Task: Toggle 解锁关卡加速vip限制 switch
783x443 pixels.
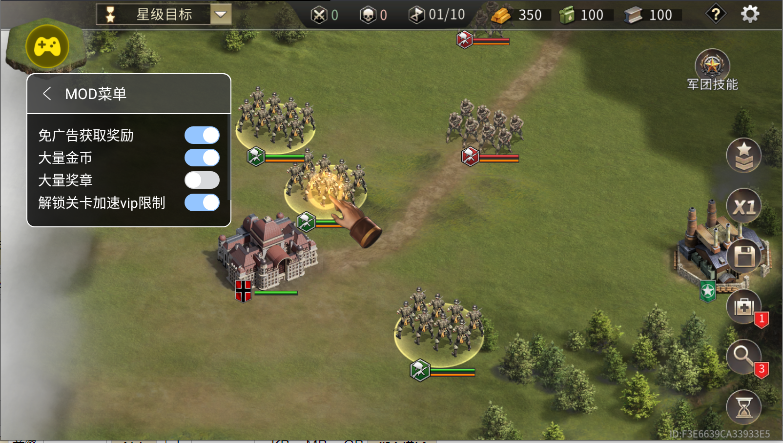Action: [202, 203]
